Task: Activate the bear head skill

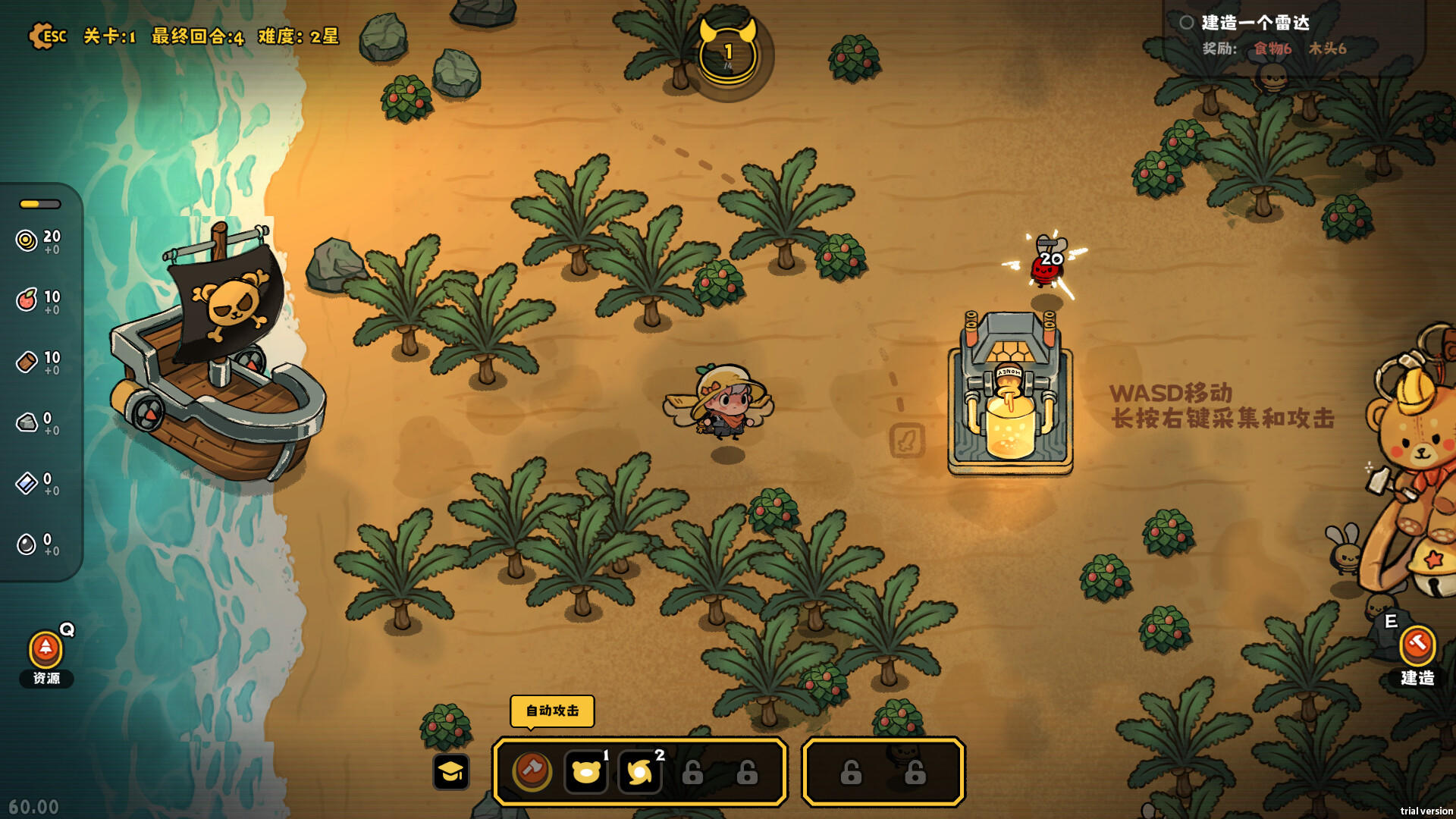Action: [586, 772]
